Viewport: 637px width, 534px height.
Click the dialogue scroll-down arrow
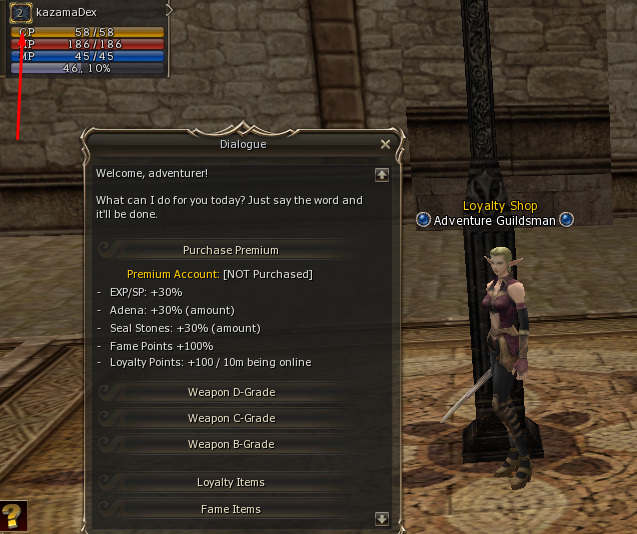click(x=381, y=518)
